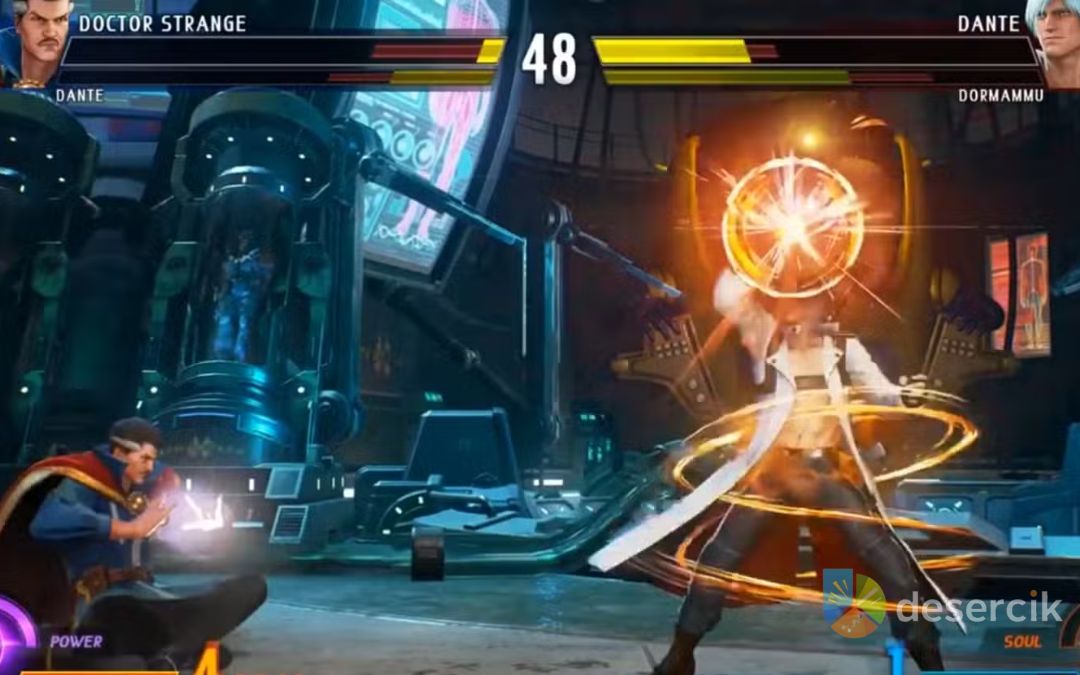Click Dante's portrait in the top corner
The height and width of the screenshot is (675, 1080).
(1056, 40)
